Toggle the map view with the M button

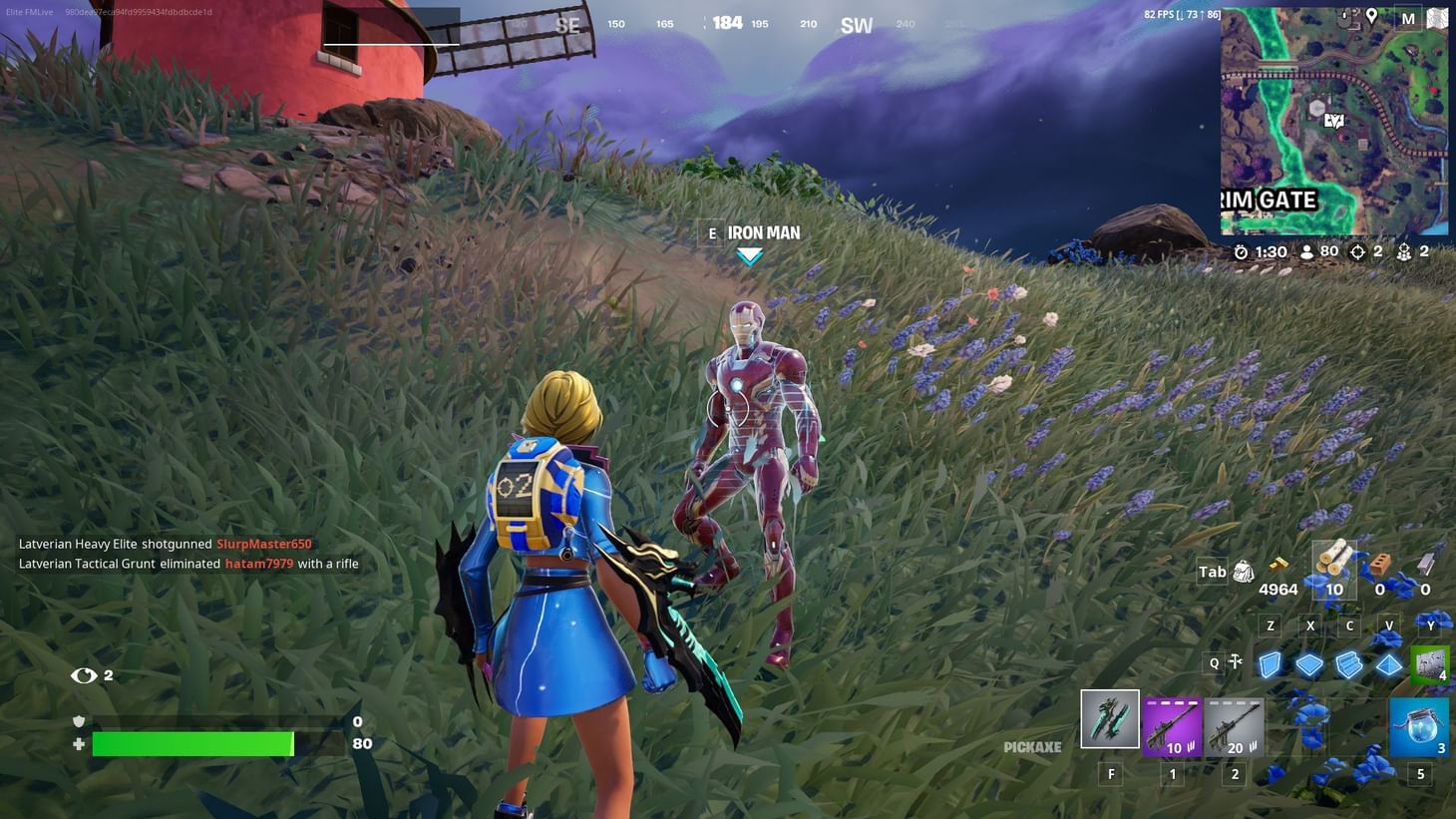[1408, 17]
